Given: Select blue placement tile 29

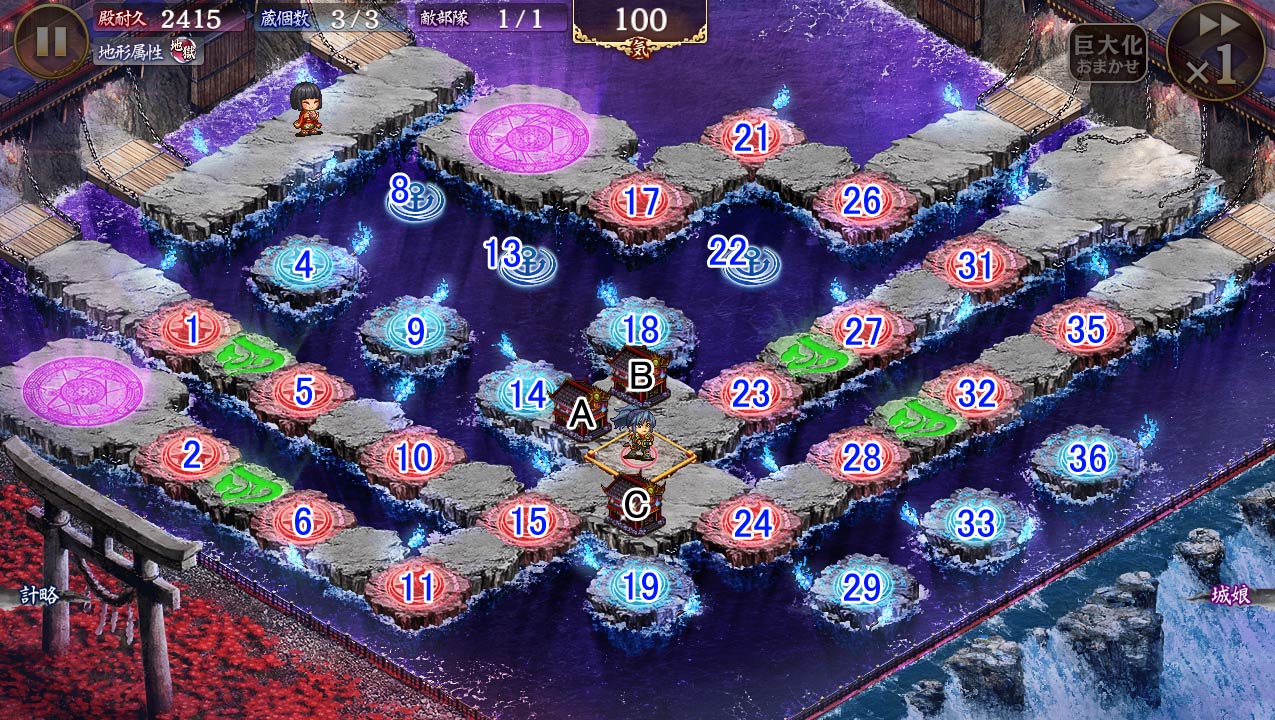Looking at the screenshot, I should point(862,588).
